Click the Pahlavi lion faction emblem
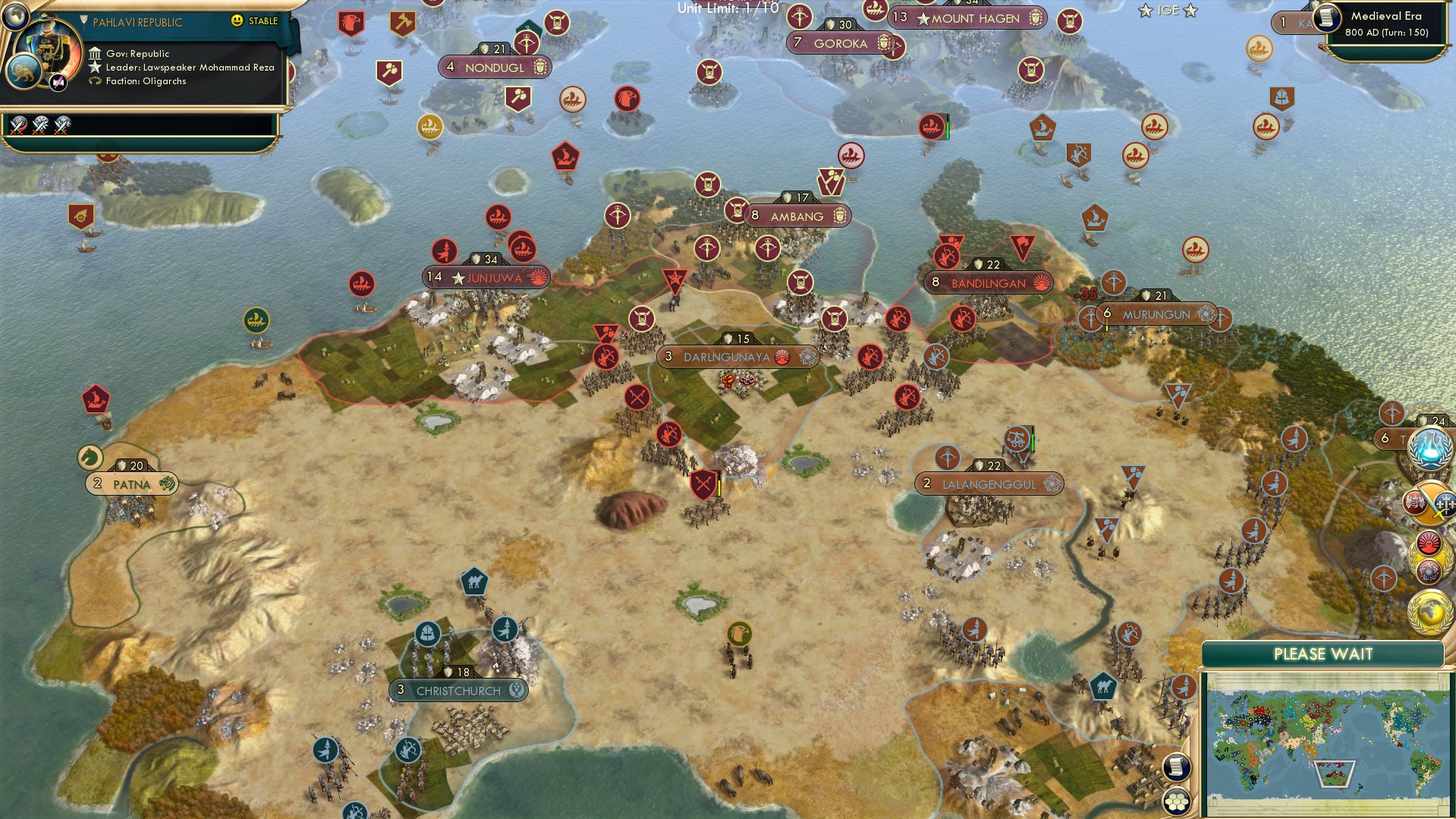This screenshot has width=1456, height=819. pos(24,73)
